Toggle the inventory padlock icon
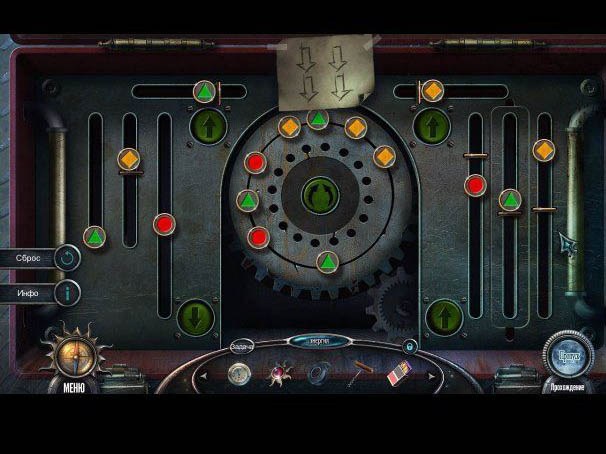Image resolution: width=606 pixels, height=454 pixels. (x=410, y=346)
